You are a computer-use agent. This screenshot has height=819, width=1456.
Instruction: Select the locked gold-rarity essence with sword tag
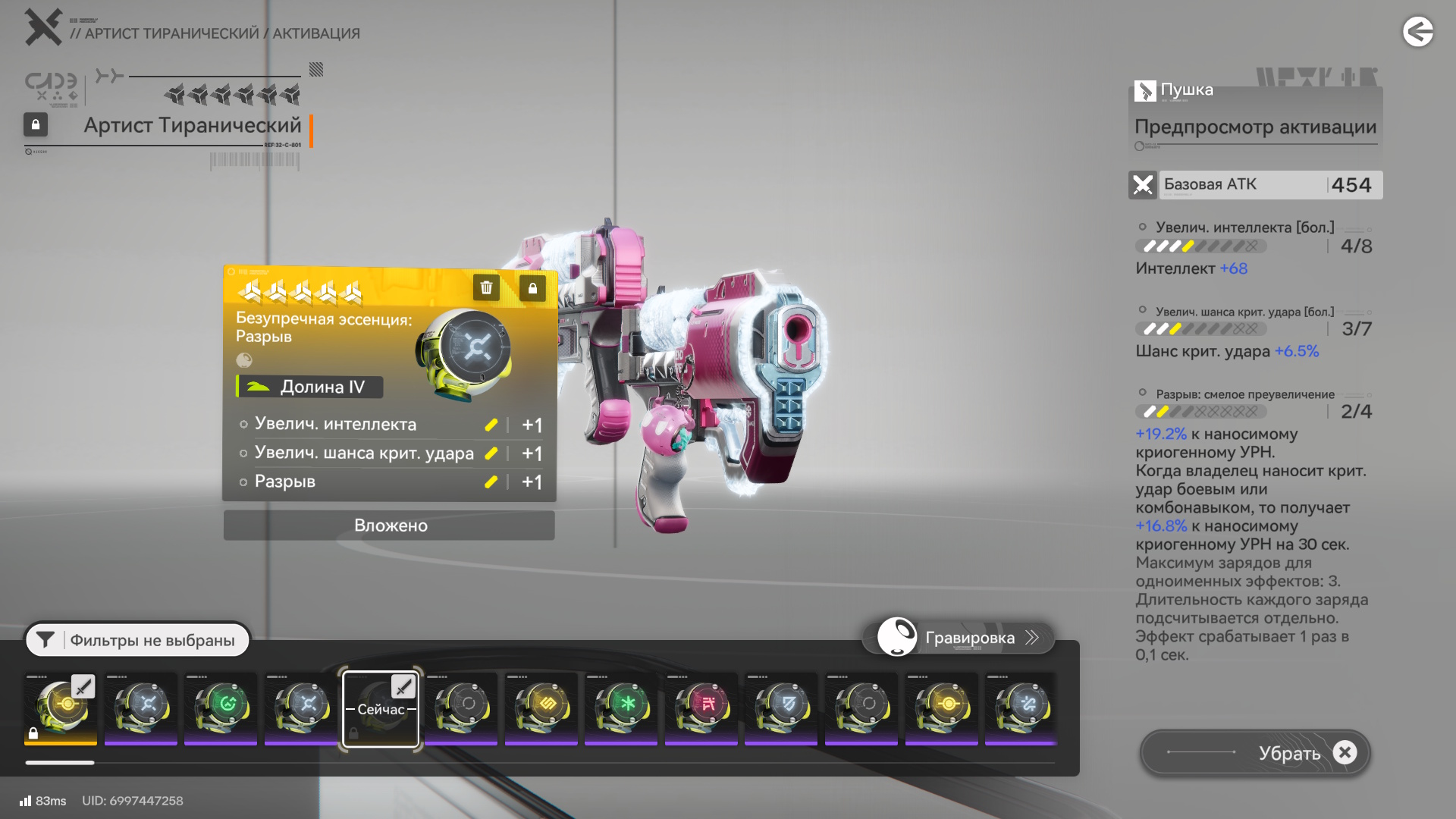(x=61, y=708)
